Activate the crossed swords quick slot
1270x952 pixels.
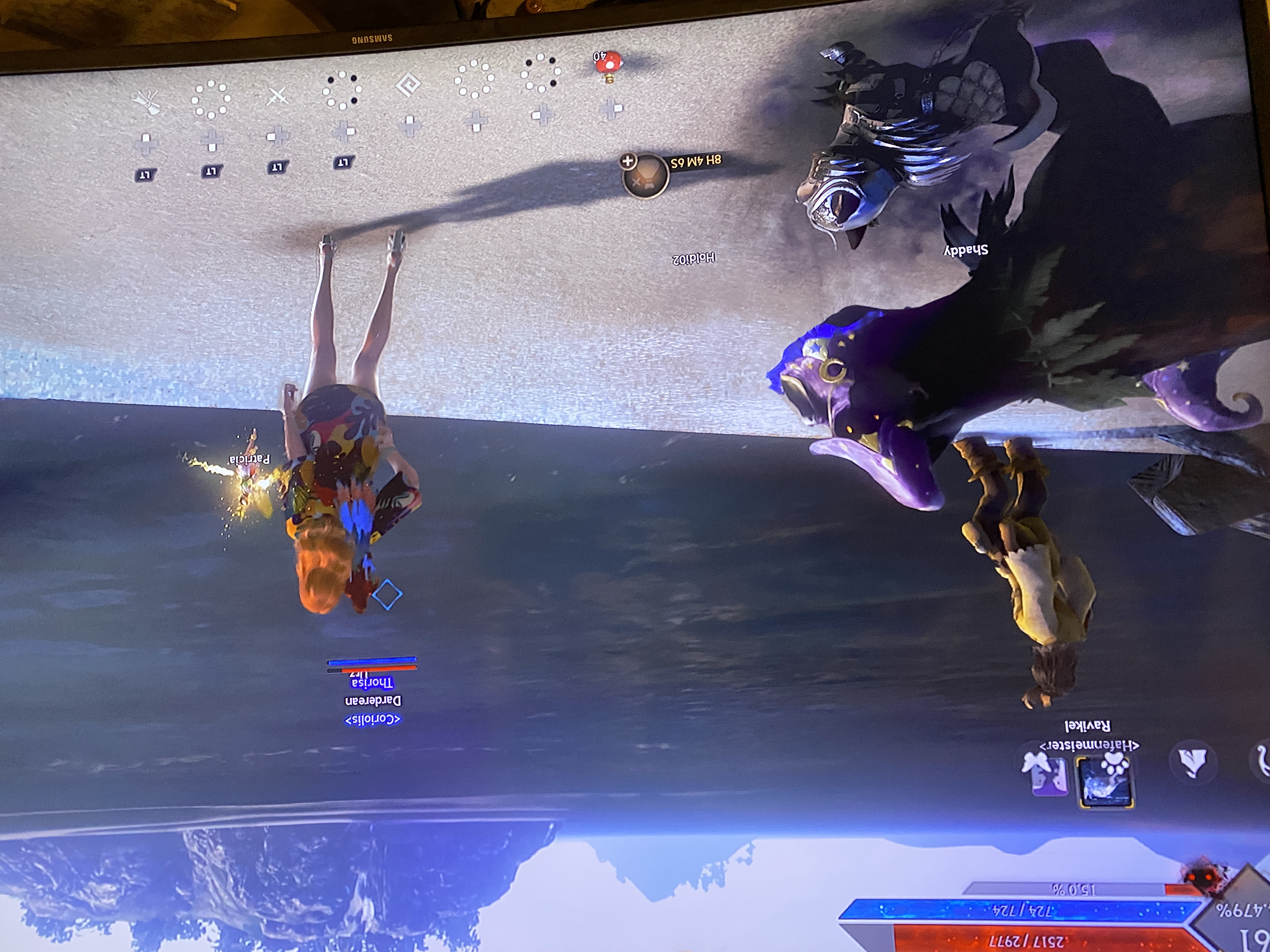(277, 96)
